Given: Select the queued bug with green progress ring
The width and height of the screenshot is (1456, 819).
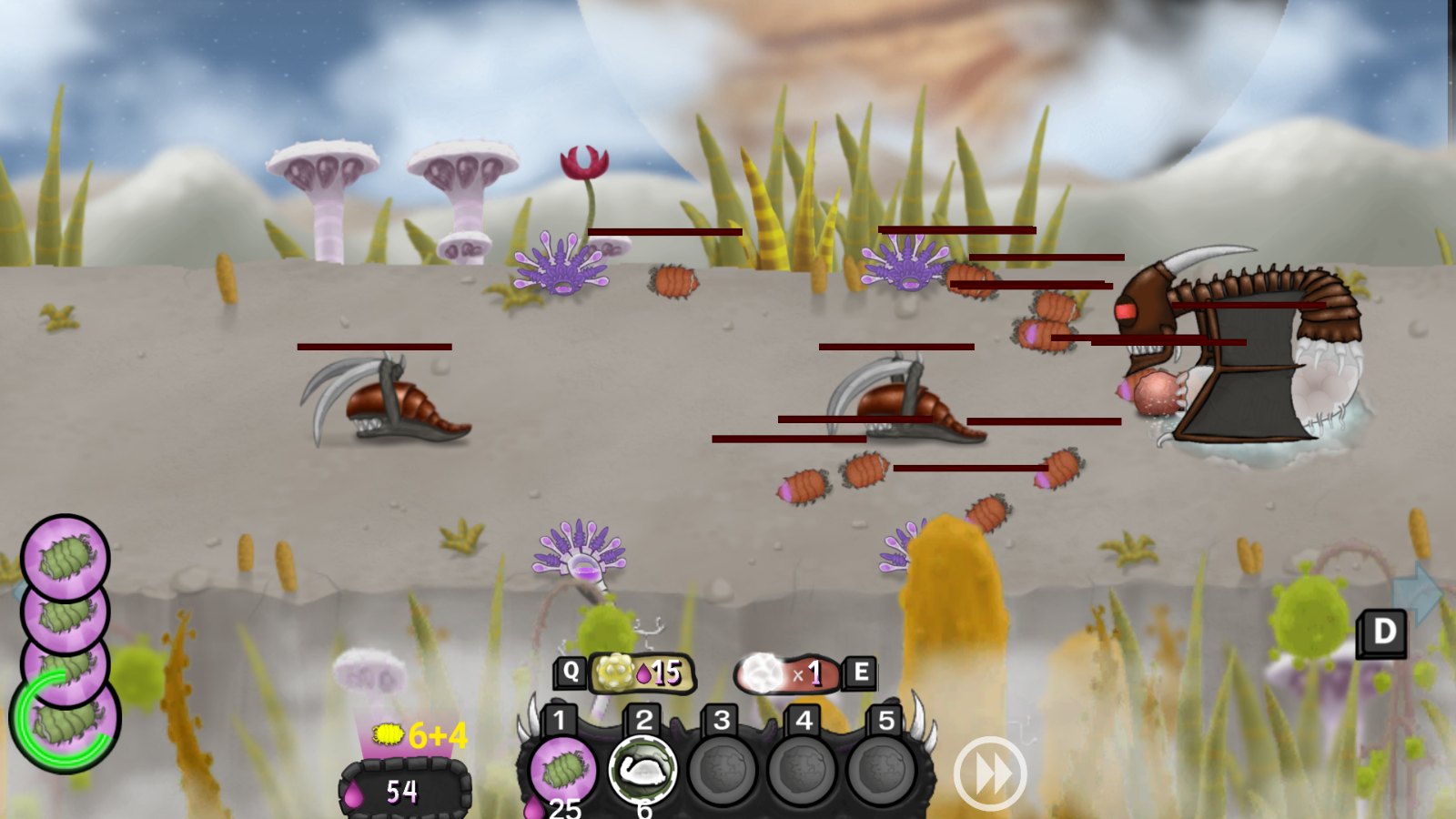Looking at the screenshot, I should [66, 721].
